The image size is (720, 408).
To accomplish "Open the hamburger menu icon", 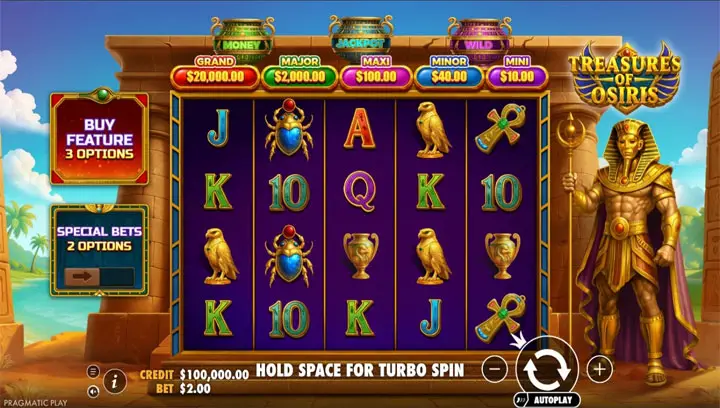I will pyautogui.click(x=93, y=371).
